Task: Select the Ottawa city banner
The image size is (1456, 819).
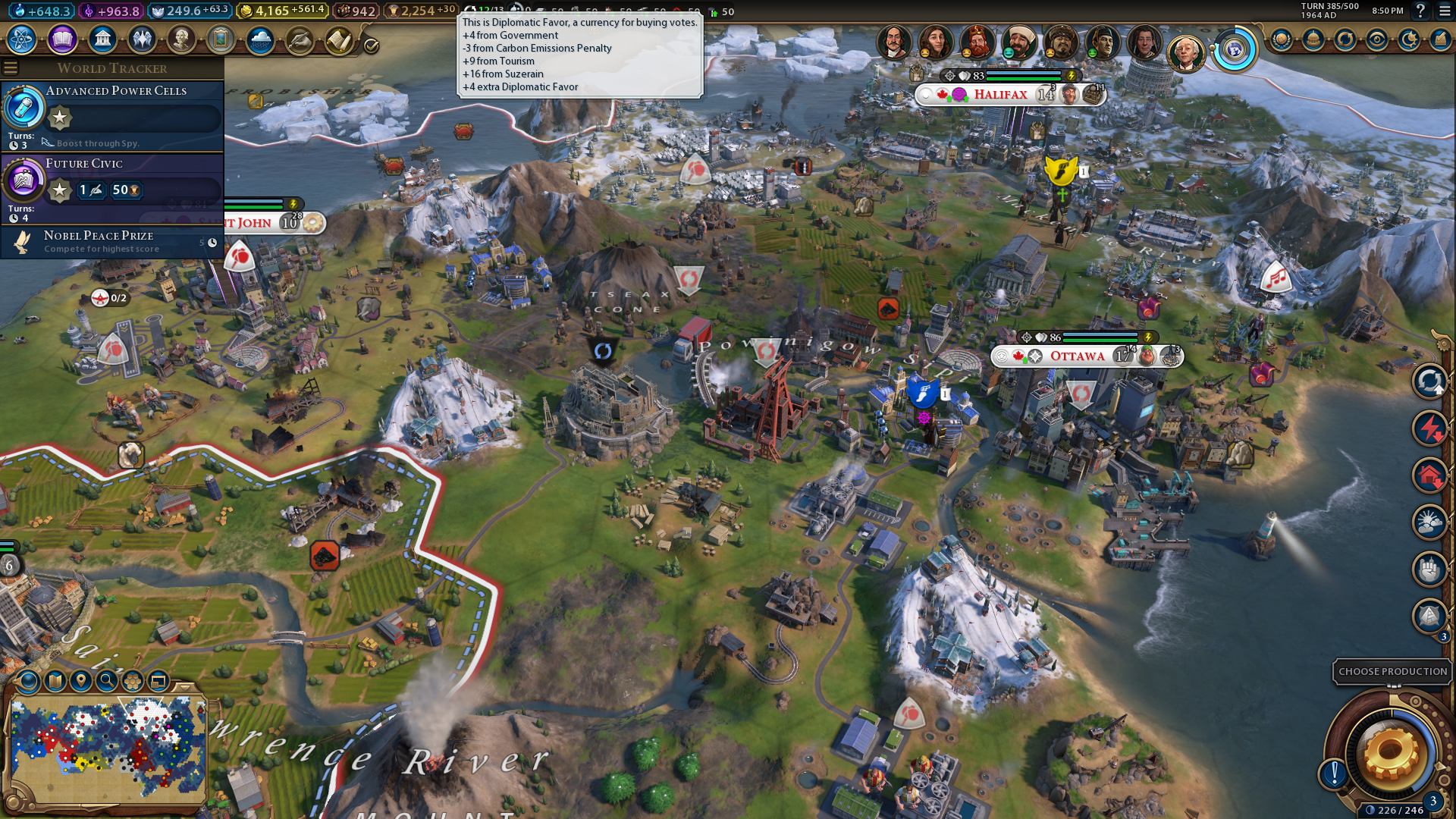Action: click(x=1077, y=356)
